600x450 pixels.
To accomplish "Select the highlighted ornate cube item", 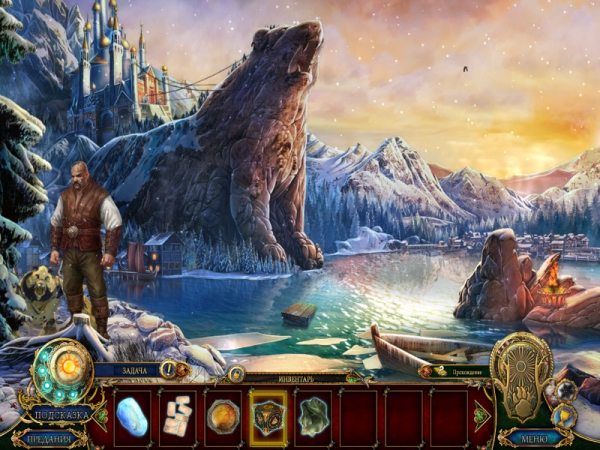I will click(268, 417).
